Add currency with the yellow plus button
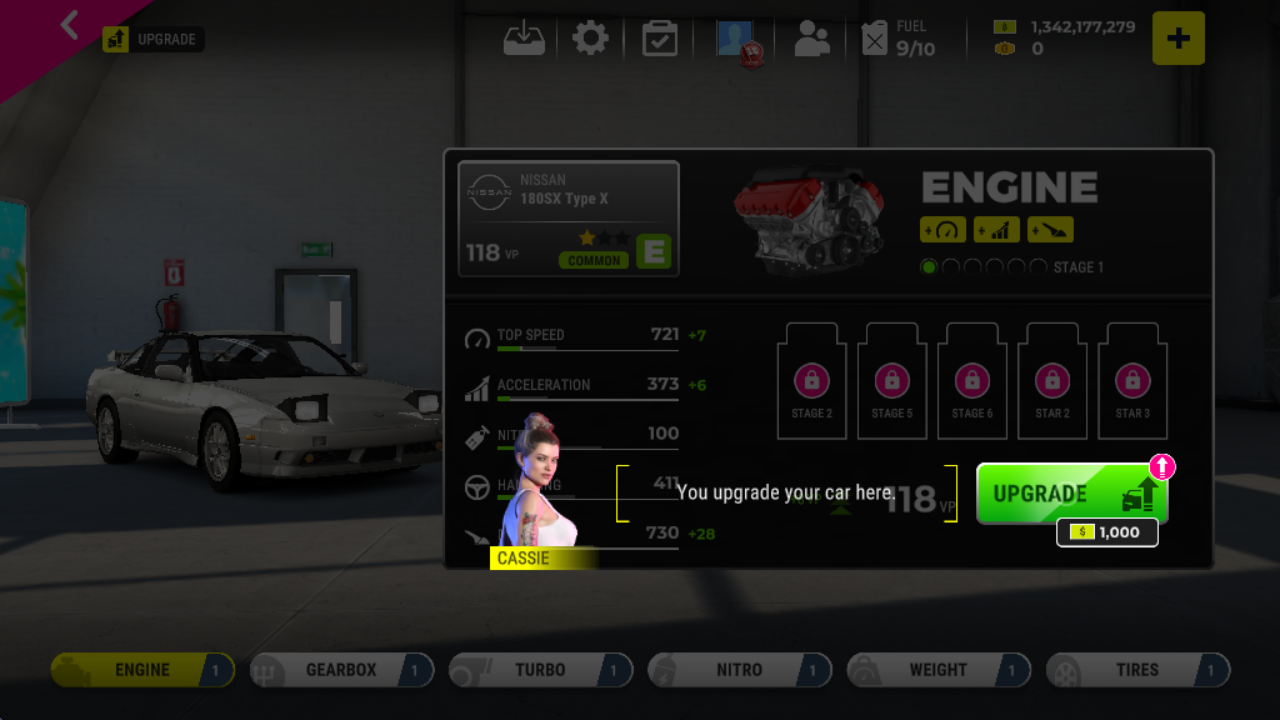The width and height of the screenshot is (1280, 720). [1178, 39]
